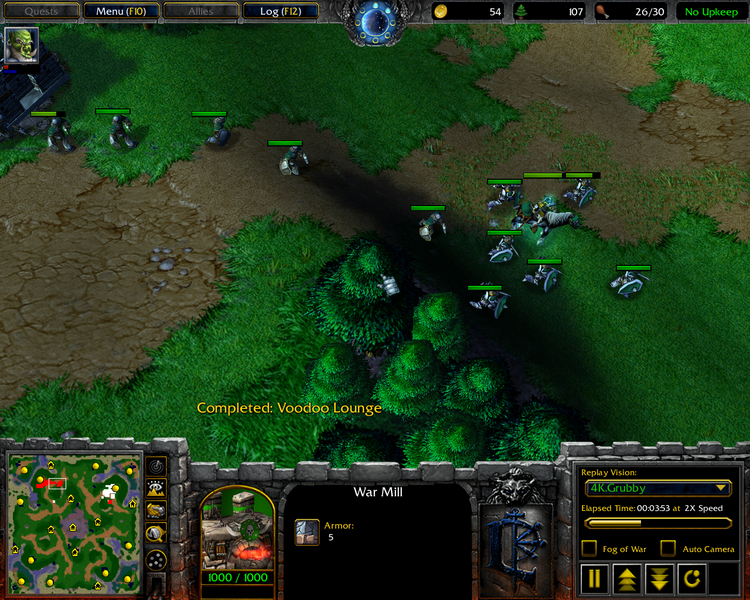The width and height of the screenshot is (750, 600).
Task: Click the replay elapsed time progress bar
Action: [x=659, y=522]
